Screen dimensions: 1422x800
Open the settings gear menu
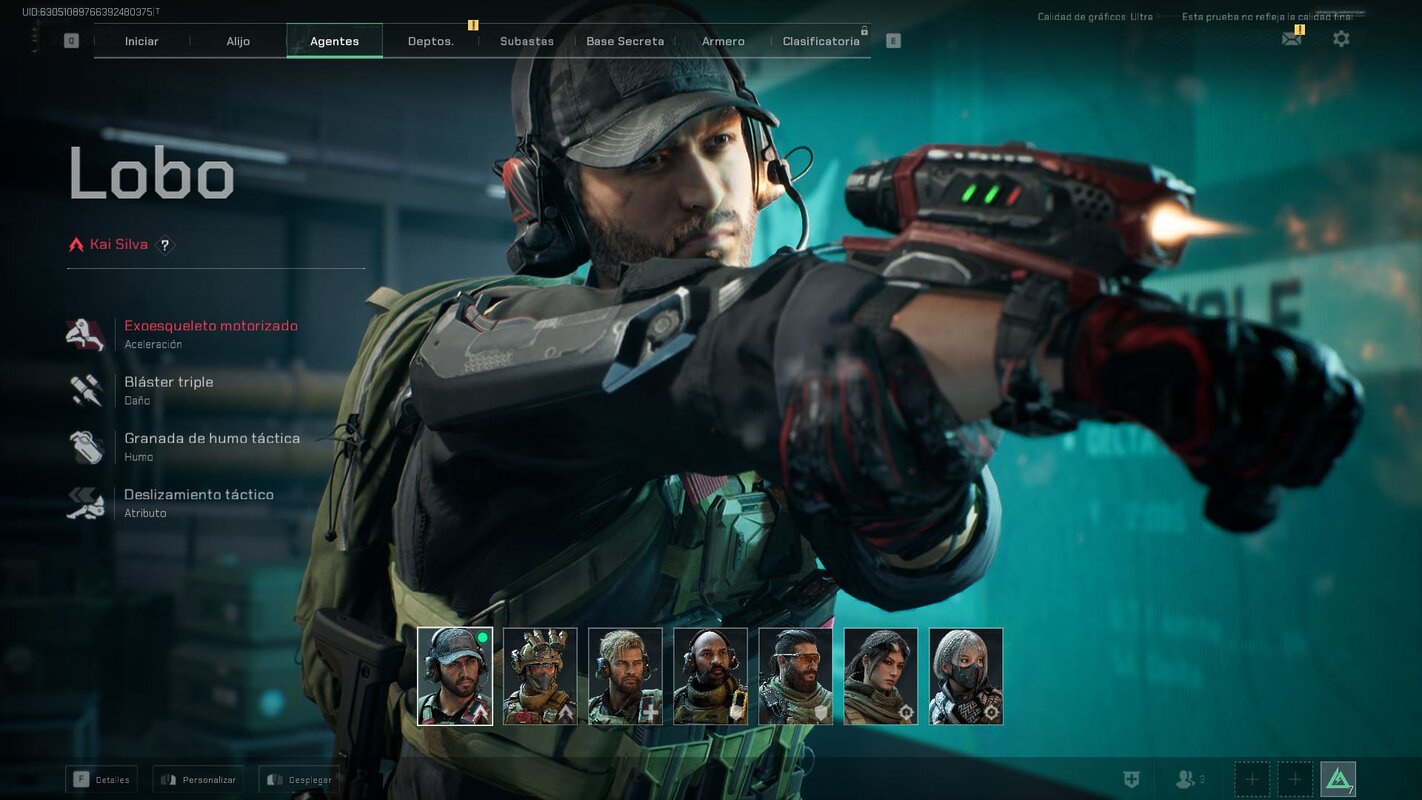(1341, 38)
